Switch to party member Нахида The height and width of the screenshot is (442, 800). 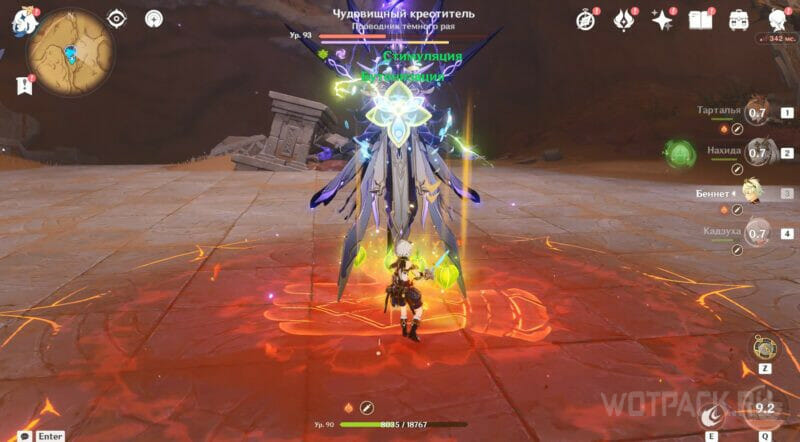pos(757,153)
